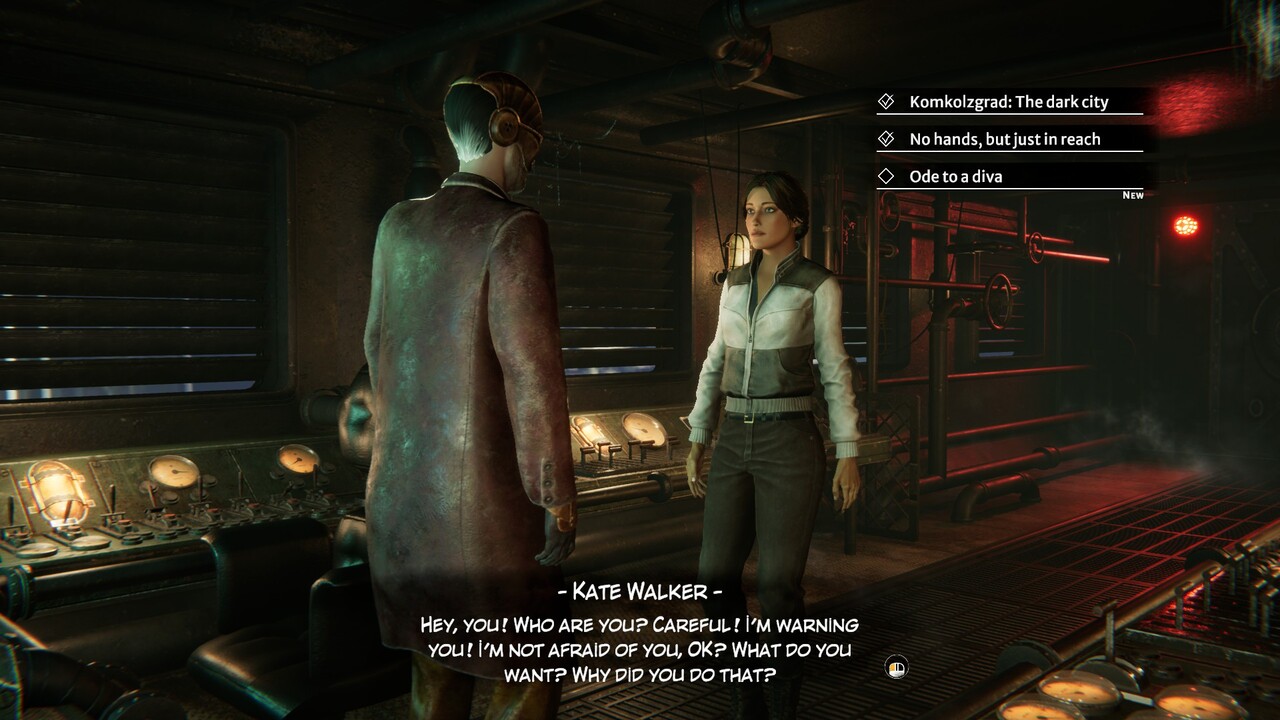Choose the new 'Ode to a diva' objective

click(x=955, y=177)
